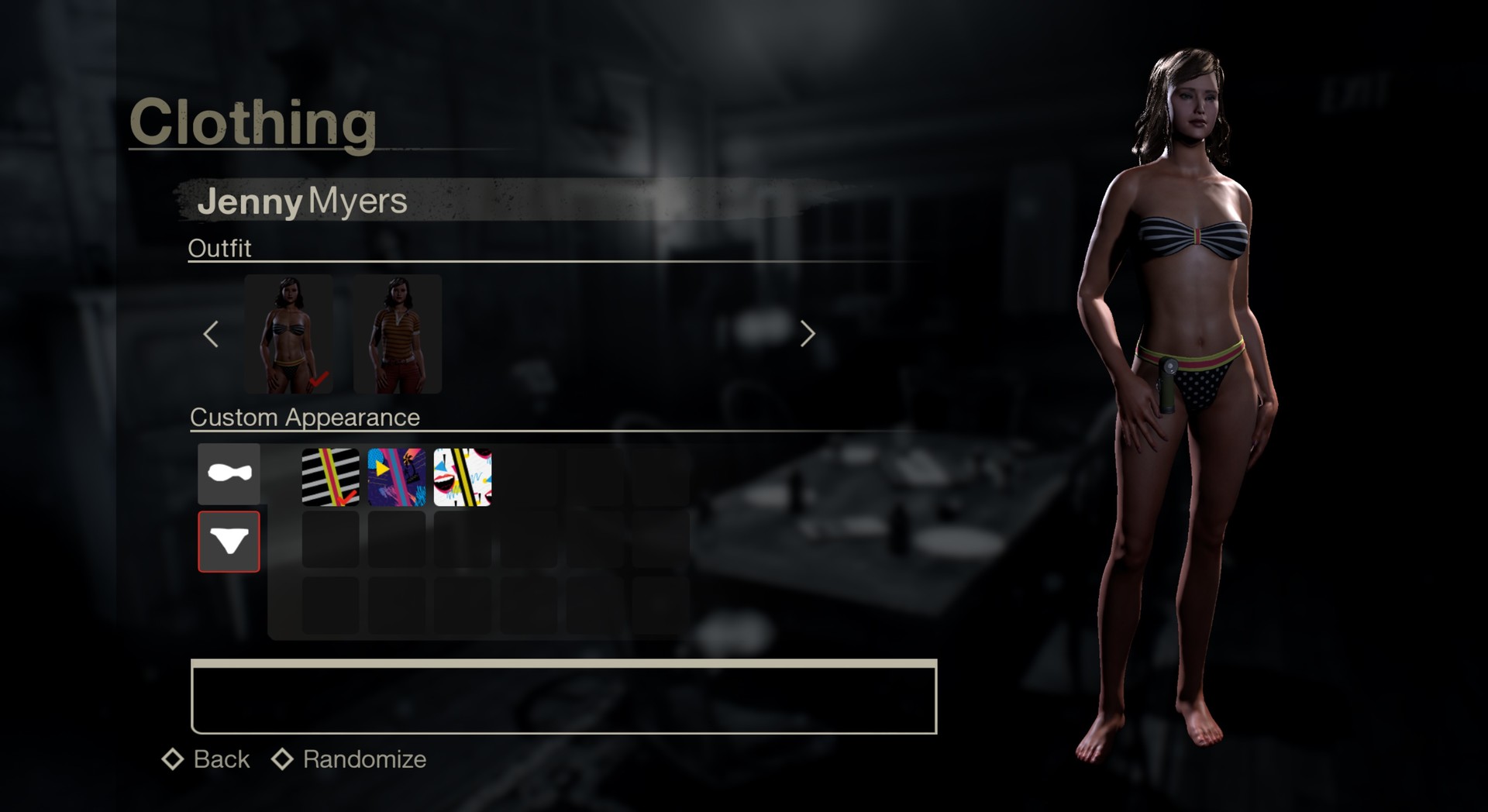The image size is (1488, 812).
Task: Click the Custom Appearance section header
Action: tap(305, 417)
